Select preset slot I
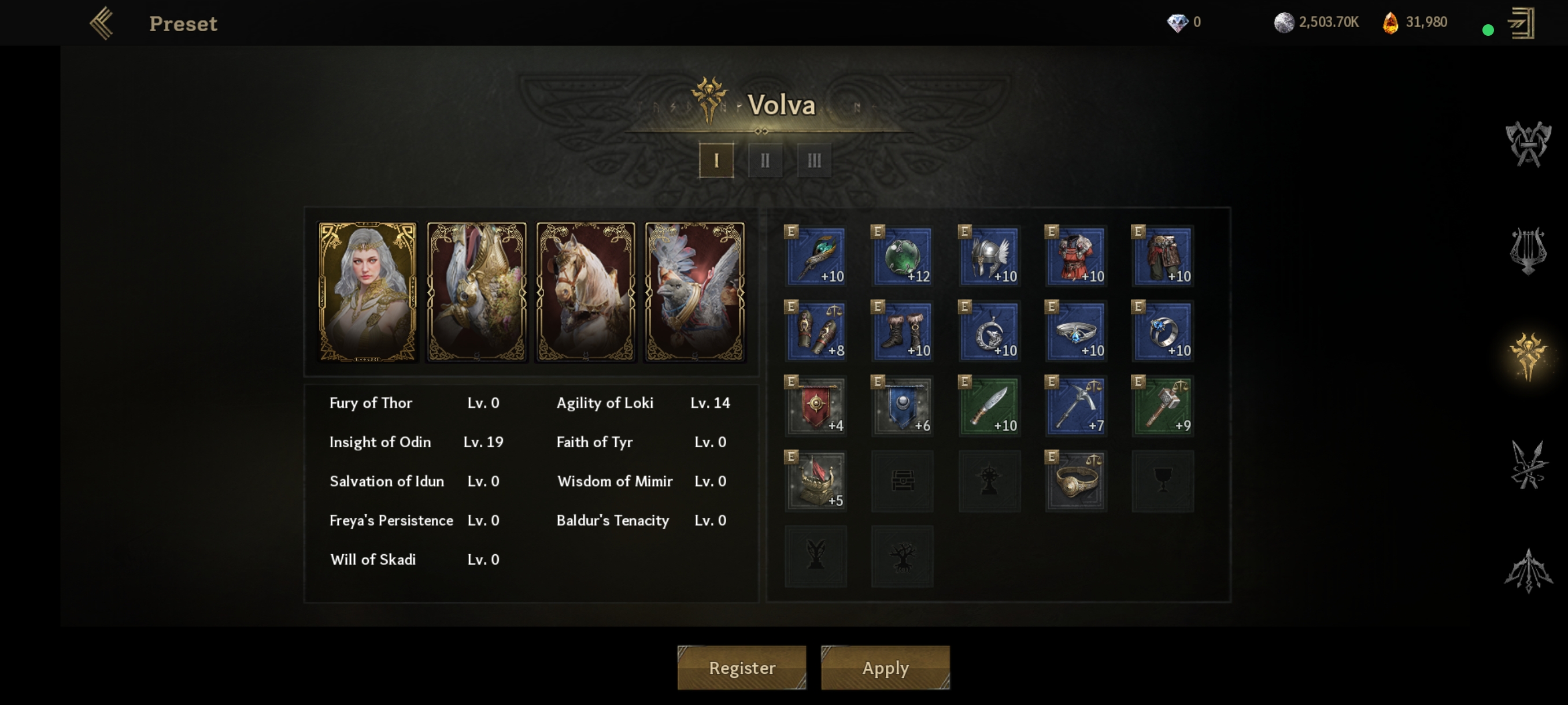 coord(716,161)
